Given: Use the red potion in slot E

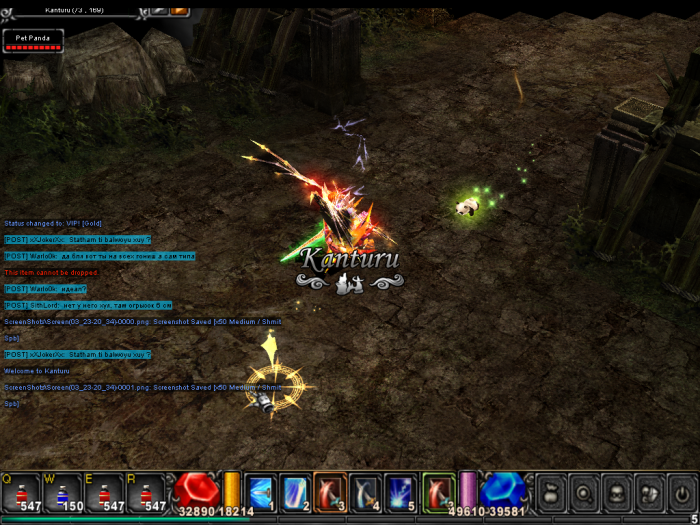Looking at the screenshot, I should tap(105, 492).
